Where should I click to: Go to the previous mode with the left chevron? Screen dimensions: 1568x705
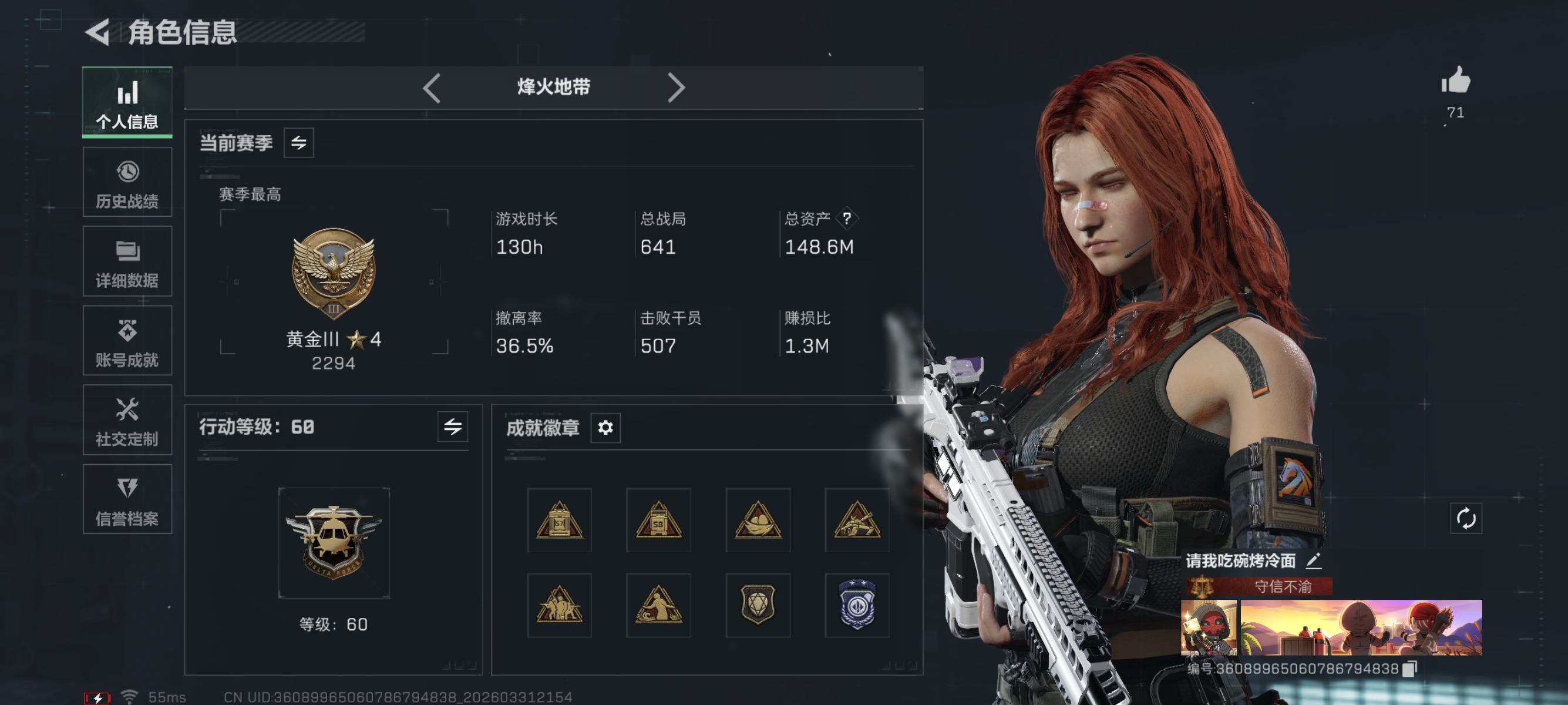(432, 87)
